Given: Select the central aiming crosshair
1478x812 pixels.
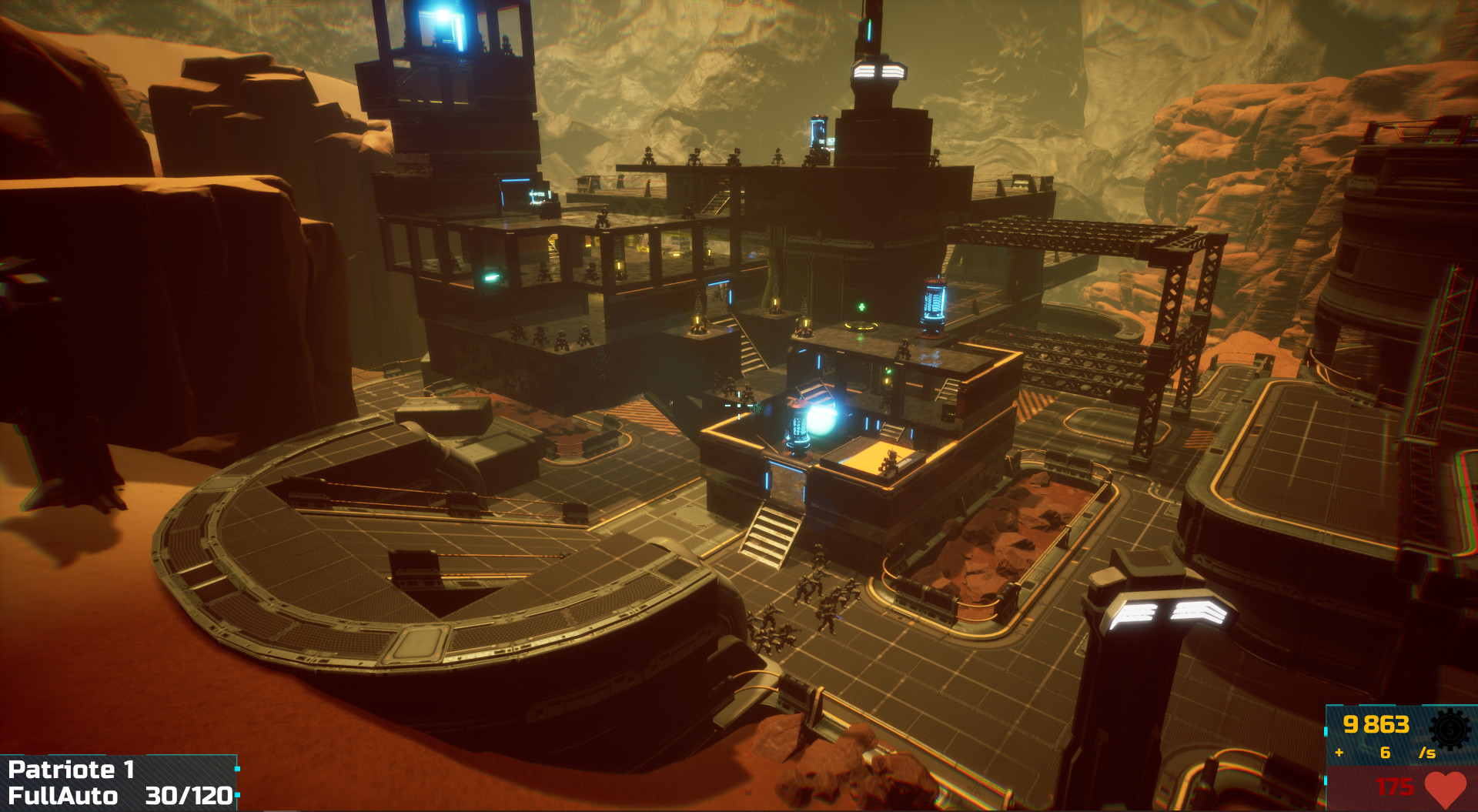Looking at the screenshot, I should (x=739, y=406).
